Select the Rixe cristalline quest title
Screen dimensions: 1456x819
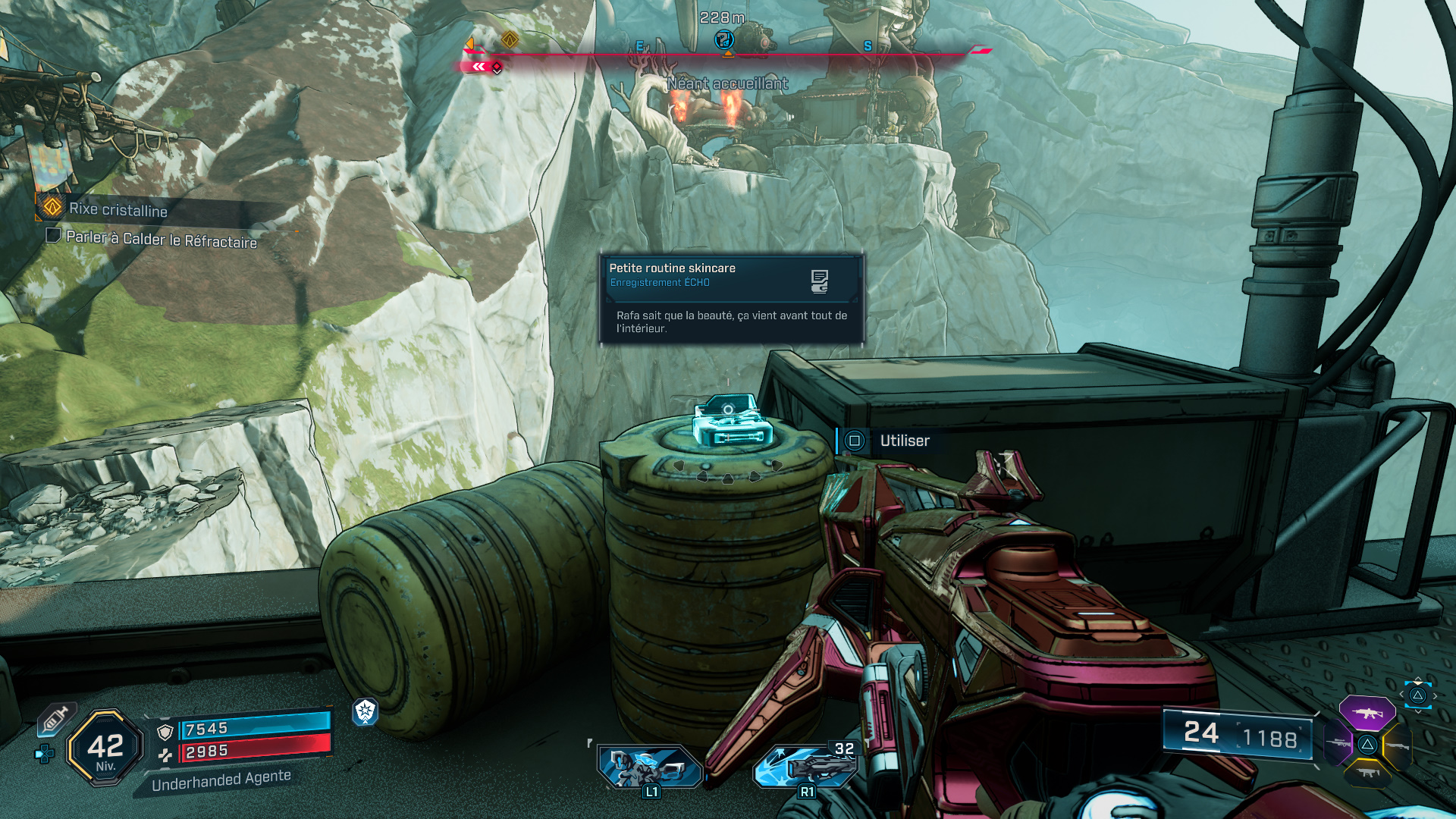pyautogui.click(x=118, y=211)
